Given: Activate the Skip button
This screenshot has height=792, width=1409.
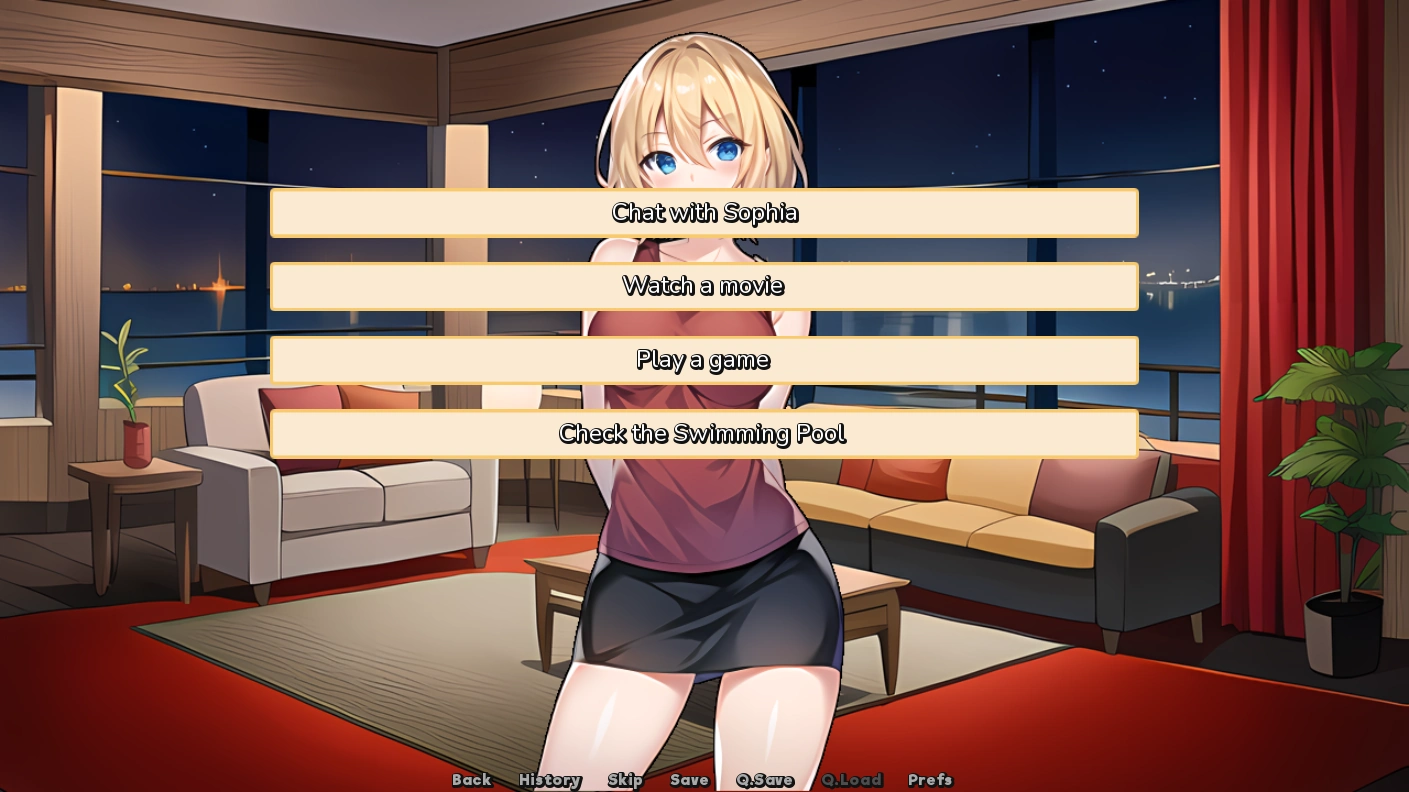Looking at the screenshot, I should tap(625, 780).
